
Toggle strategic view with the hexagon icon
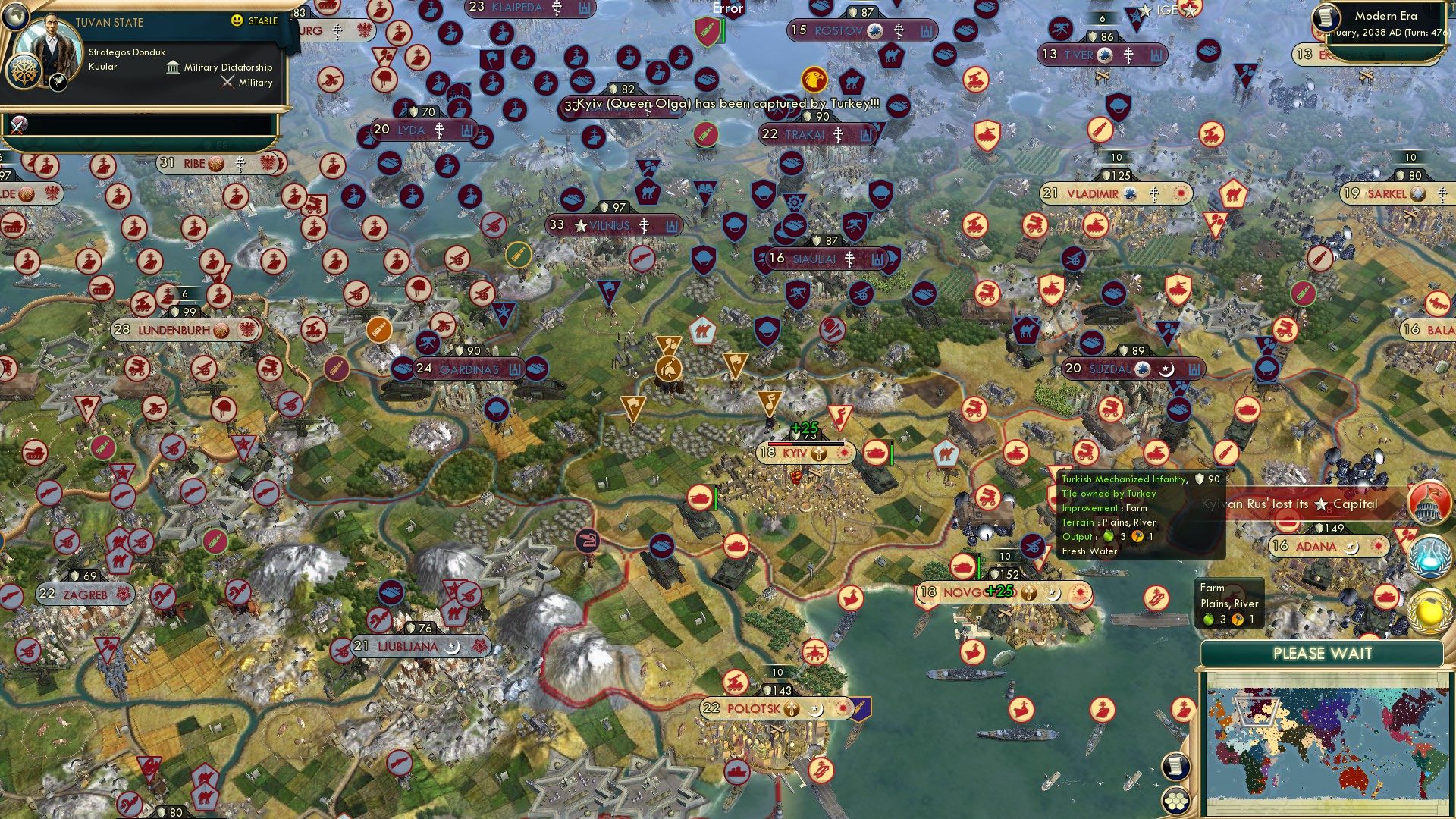pyautogui.click(x=1175, y=799)
